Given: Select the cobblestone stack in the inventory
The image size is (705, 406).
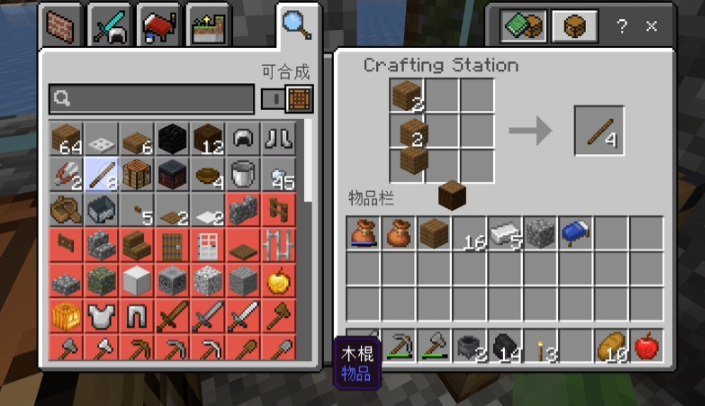Looking at the screenshot, I should (540, 233).
